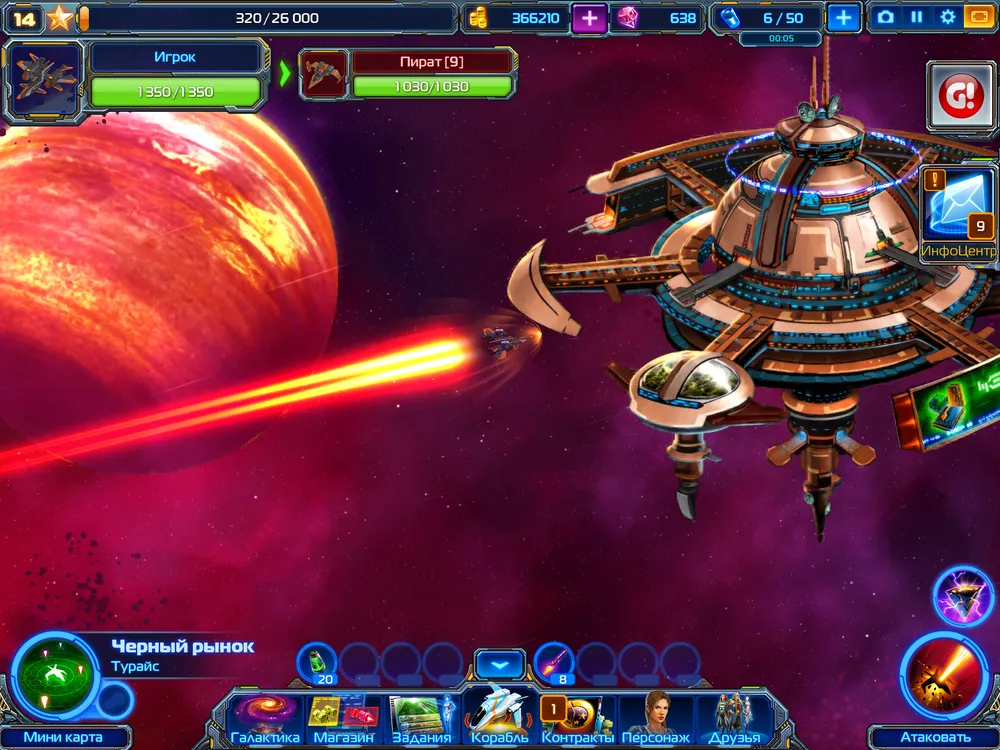Click the red G! logo button

coord(958,96)
